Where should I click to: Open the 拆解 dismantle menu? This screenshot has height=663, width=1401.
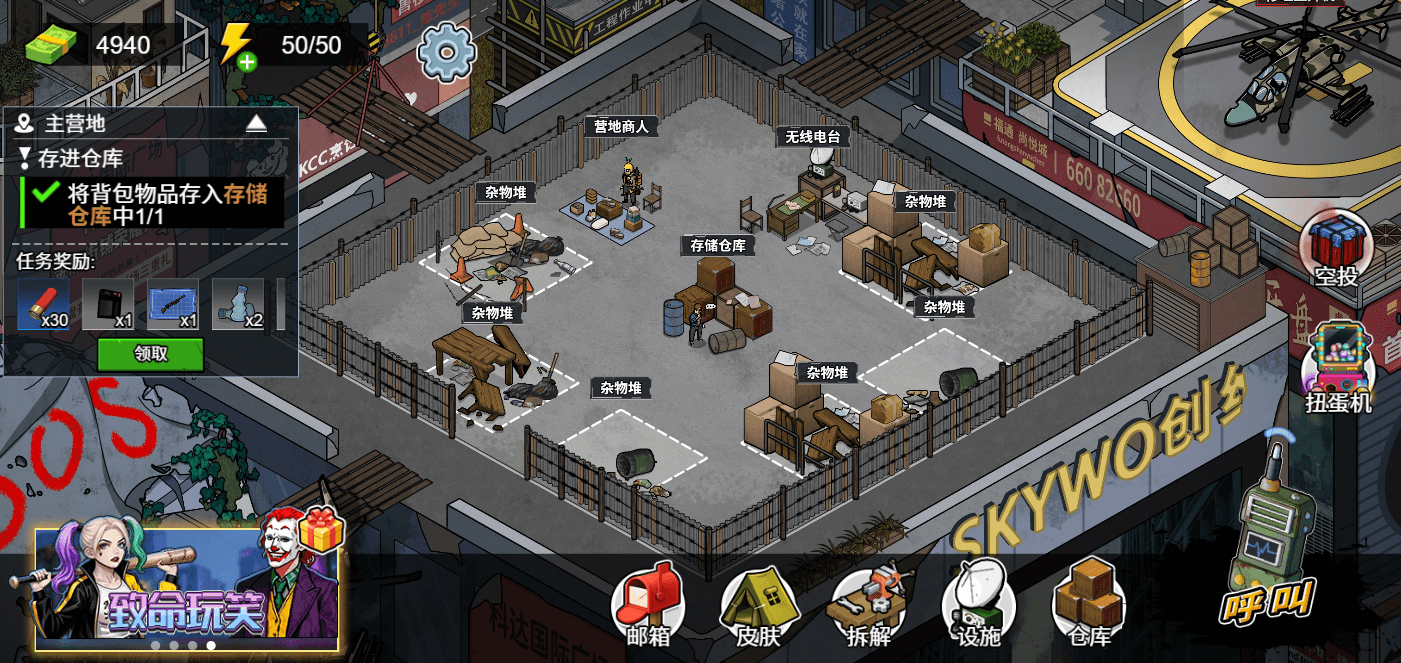[867, 605]
